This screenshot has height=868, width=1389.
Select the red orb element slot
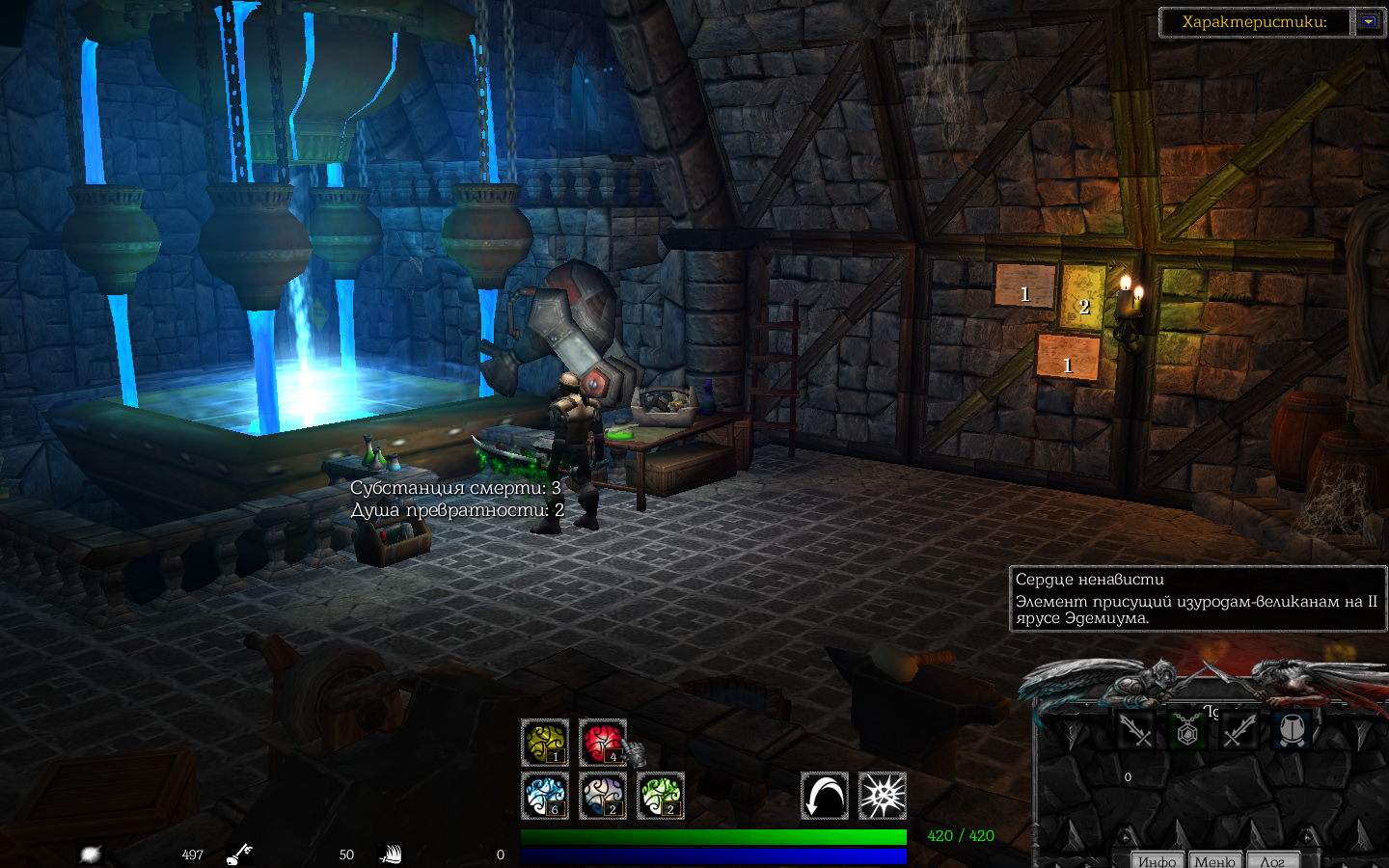click(603, 743)
